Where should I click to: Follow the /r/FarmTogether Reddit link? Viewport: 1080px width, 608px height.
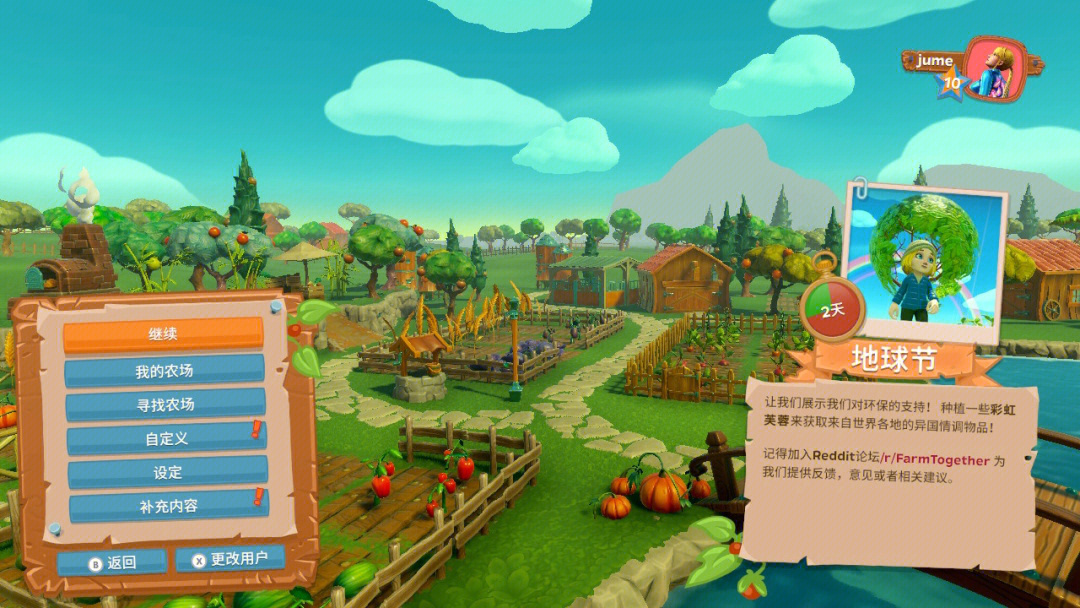coord(942,460)
